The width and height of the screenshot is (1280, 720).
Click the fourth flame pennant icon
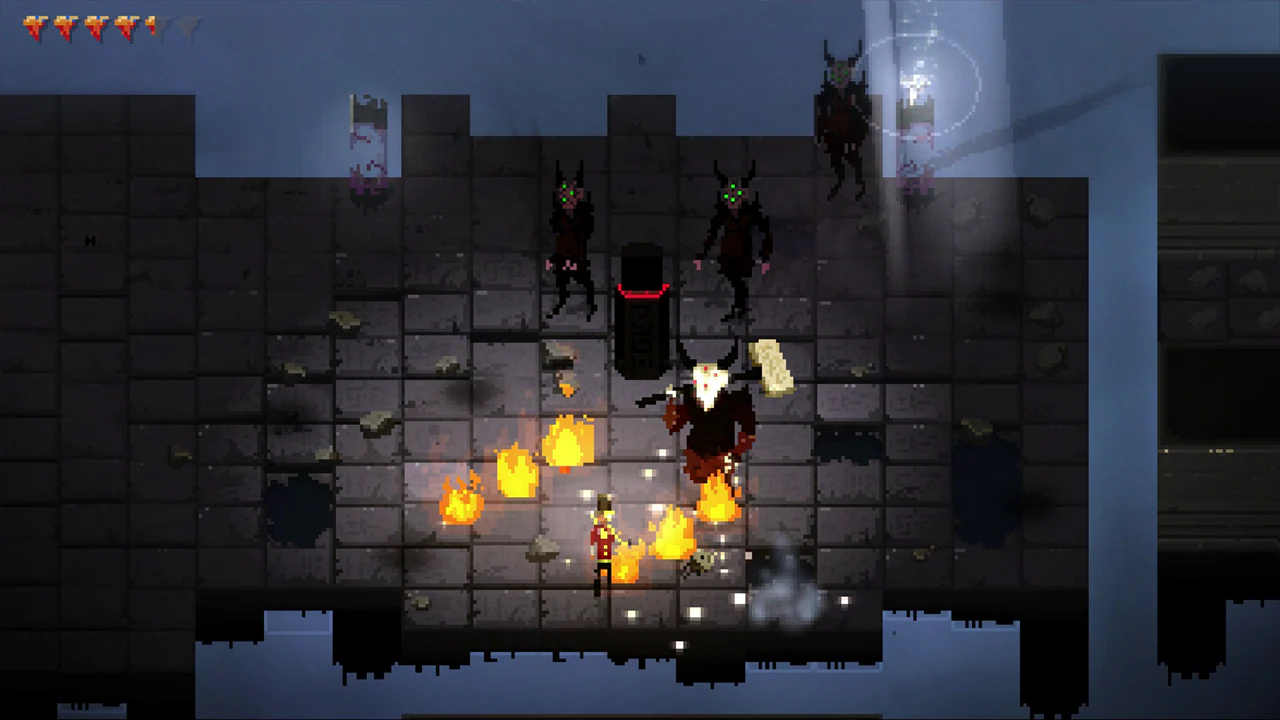pyautogui.click(x=124, y=27)
